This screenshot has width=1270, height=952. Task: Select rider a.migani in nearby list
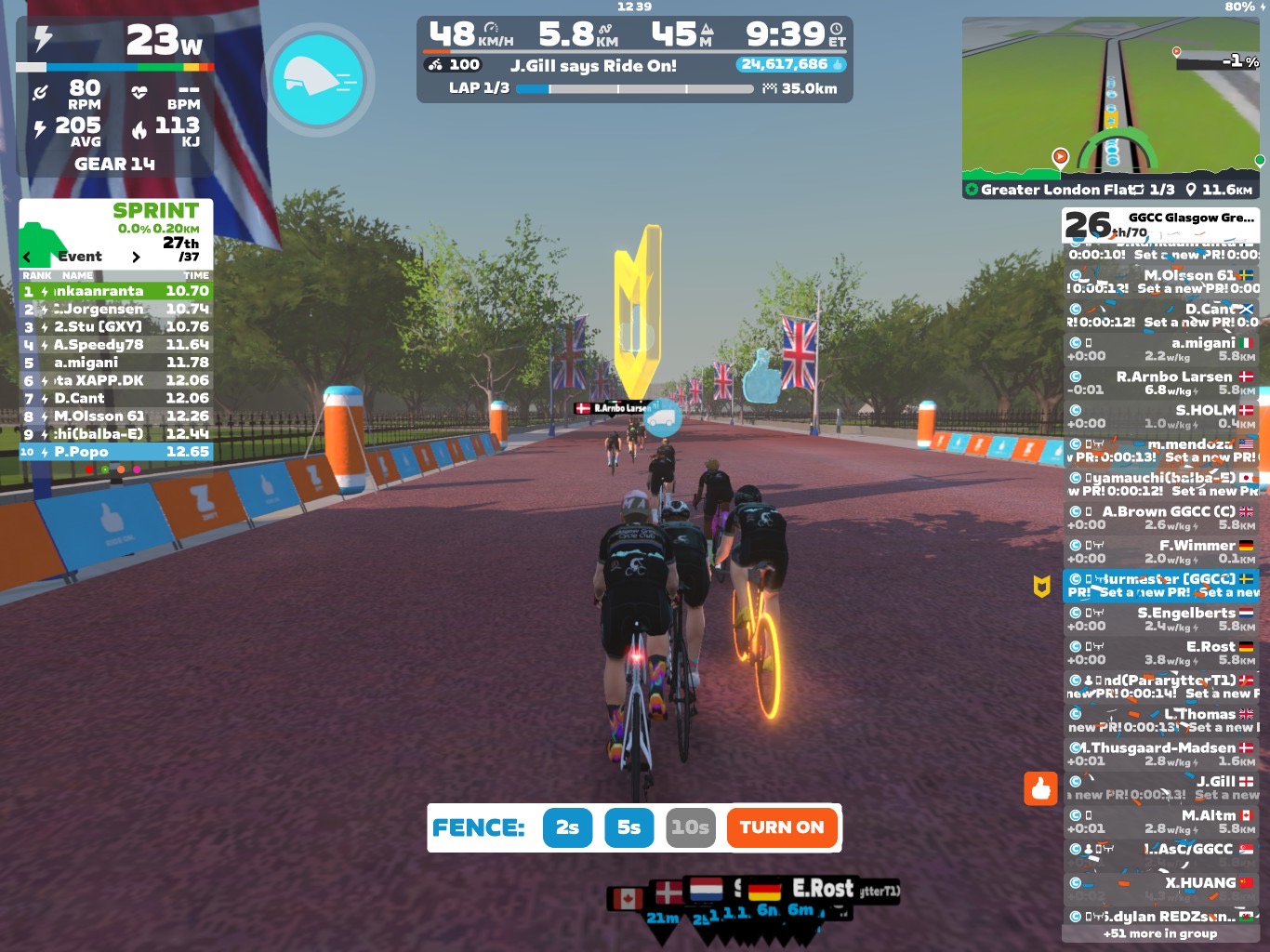[x=1160, y=350]
